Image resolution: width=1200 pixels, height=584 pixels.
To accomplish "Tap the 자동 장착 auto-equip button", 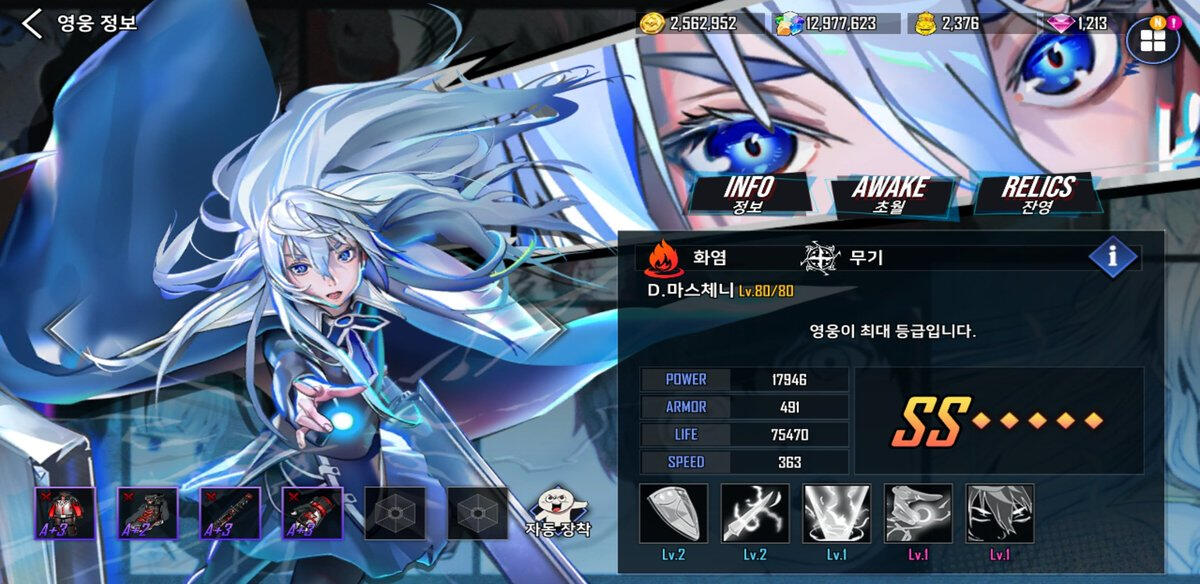I will (558, 513).
